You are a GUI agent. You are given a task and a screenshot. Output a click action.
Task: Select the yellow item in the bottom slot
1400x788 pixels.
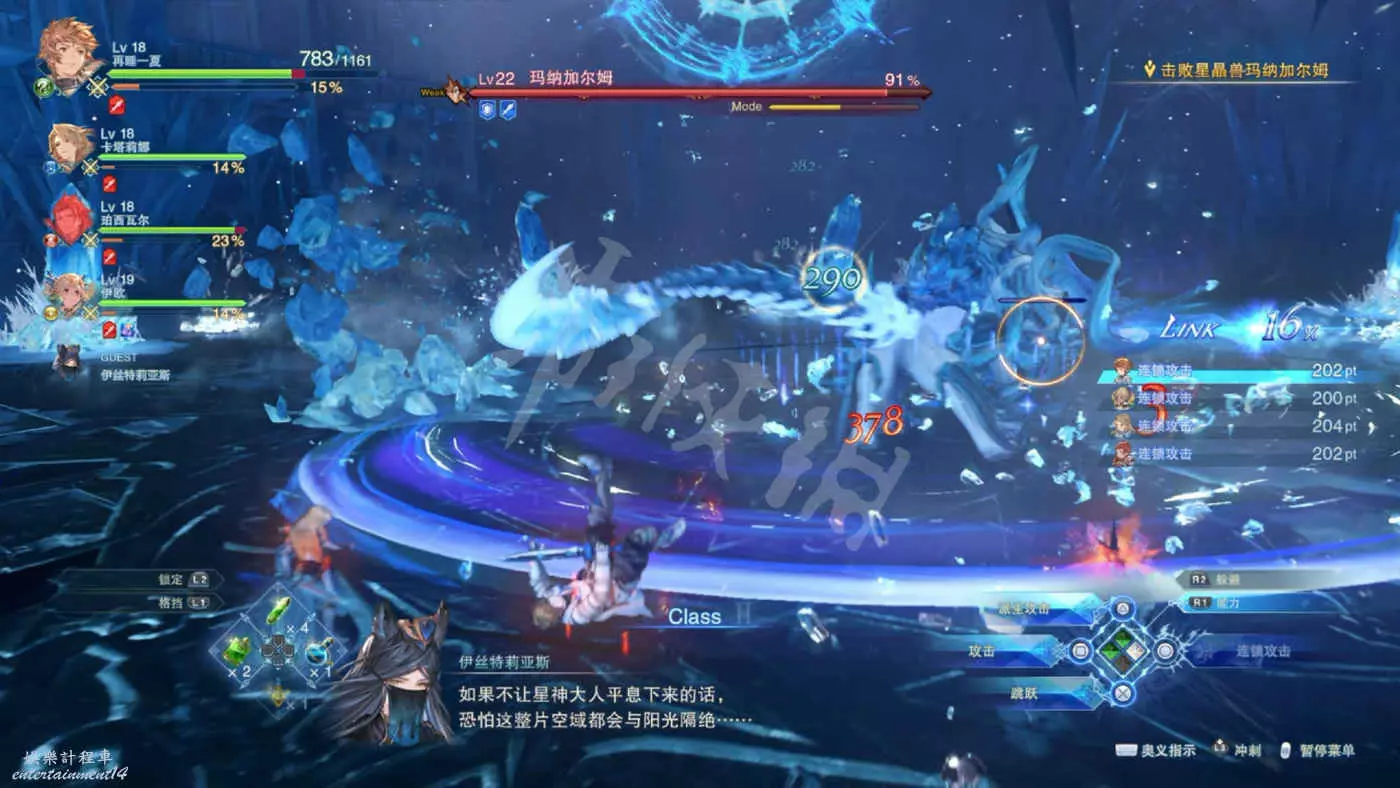click(x=278, y=692)
